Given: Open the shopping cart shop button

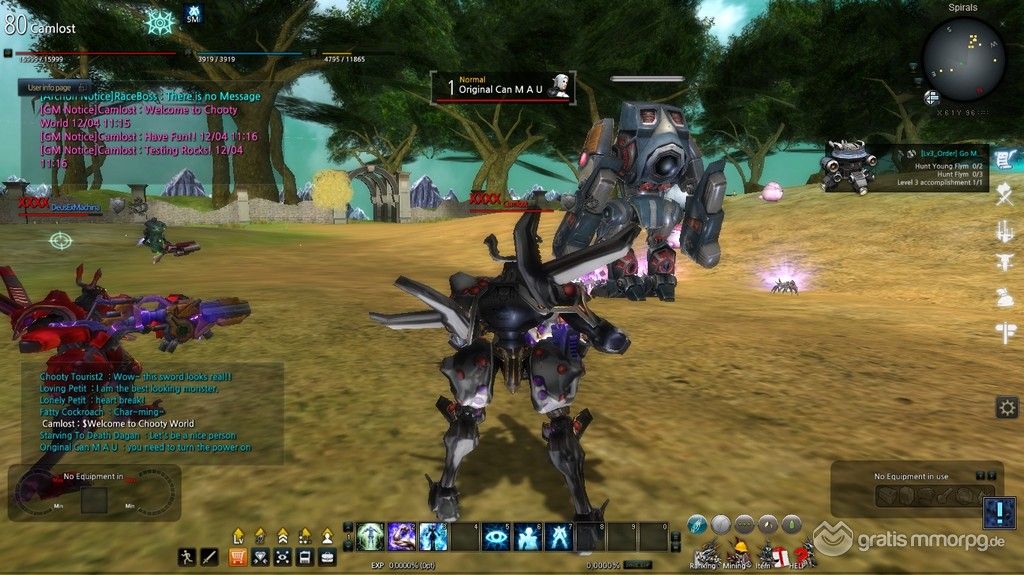Looking at the screenshot, I should point(239,556).
